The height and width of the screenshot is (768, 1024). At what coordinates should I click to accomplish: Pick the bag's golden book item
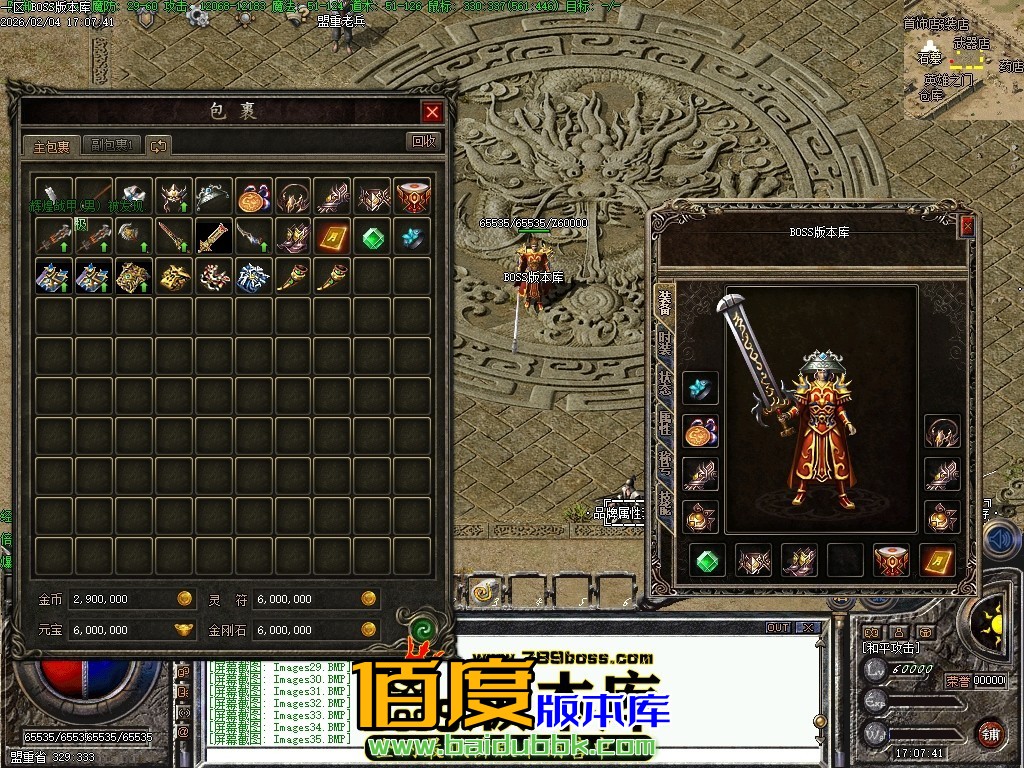332,237
